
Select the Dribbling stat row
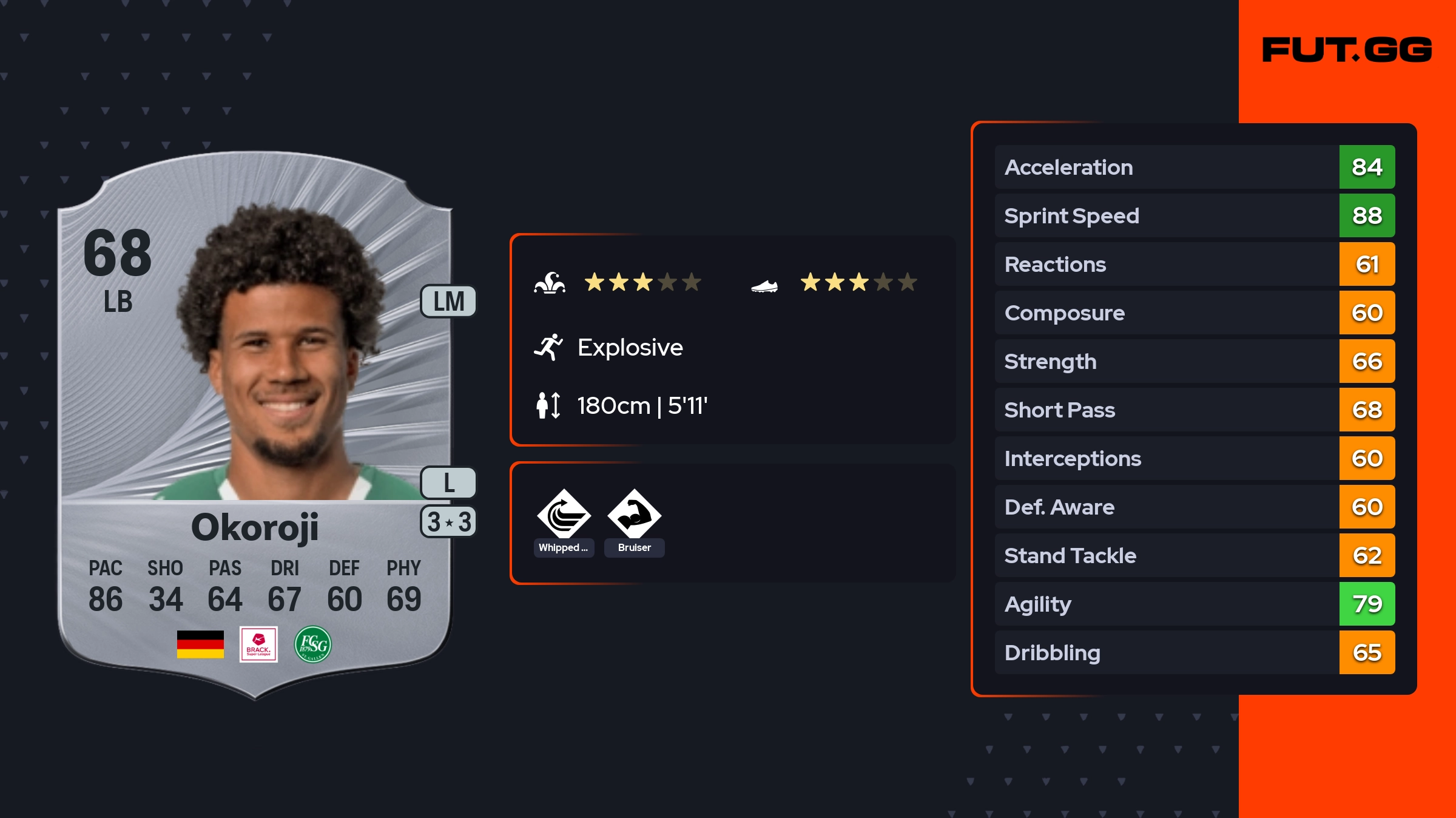pyautogui.click(x=1194, y=652)
